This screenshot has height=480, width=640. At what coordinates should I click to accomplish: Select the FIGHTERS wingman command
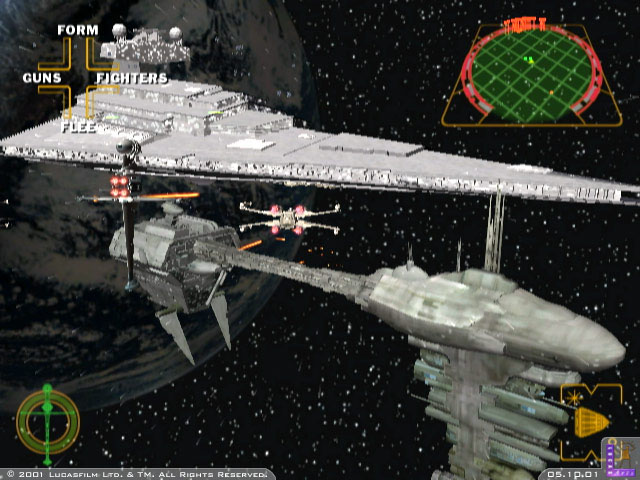click(131, 78)
